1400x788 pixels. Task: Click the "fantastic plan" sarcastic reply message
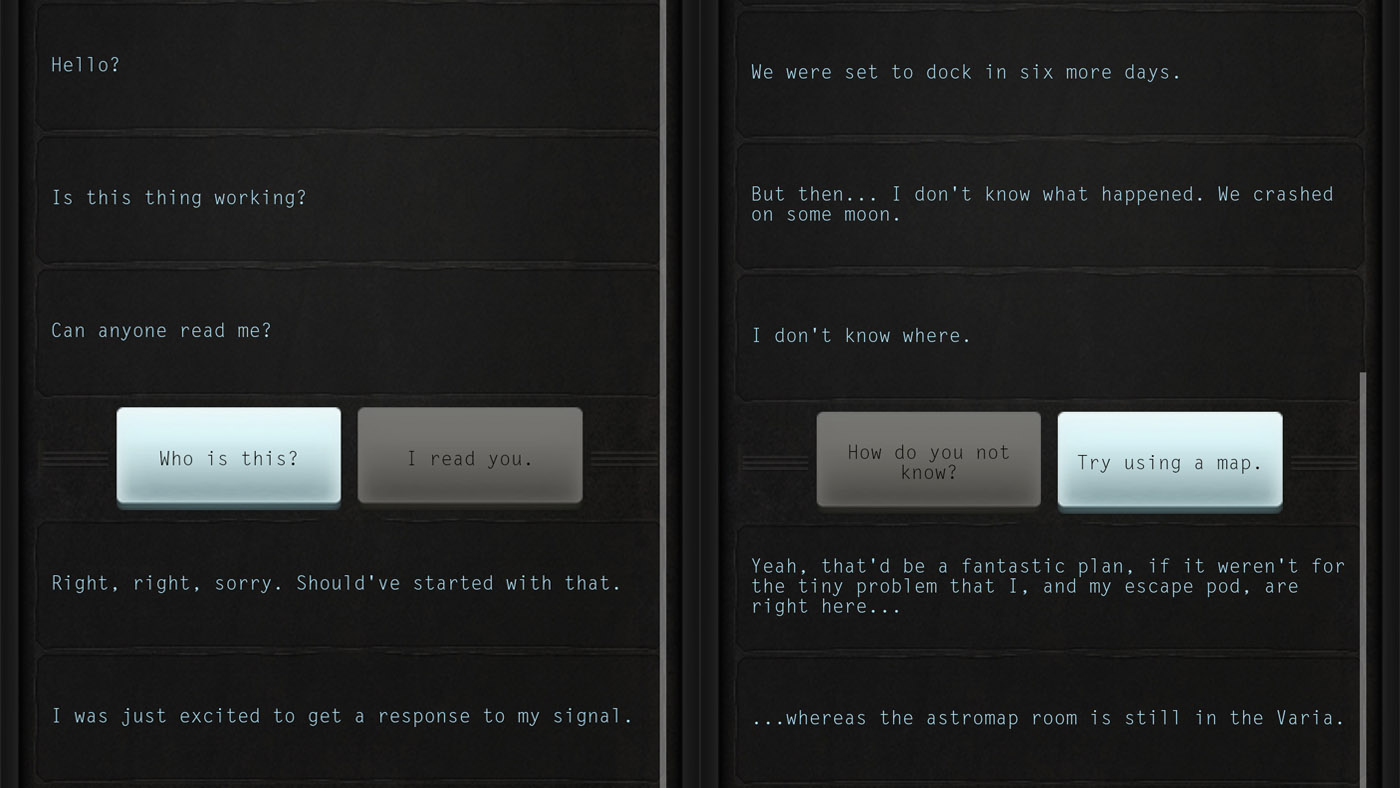[x=1048, y=586]
